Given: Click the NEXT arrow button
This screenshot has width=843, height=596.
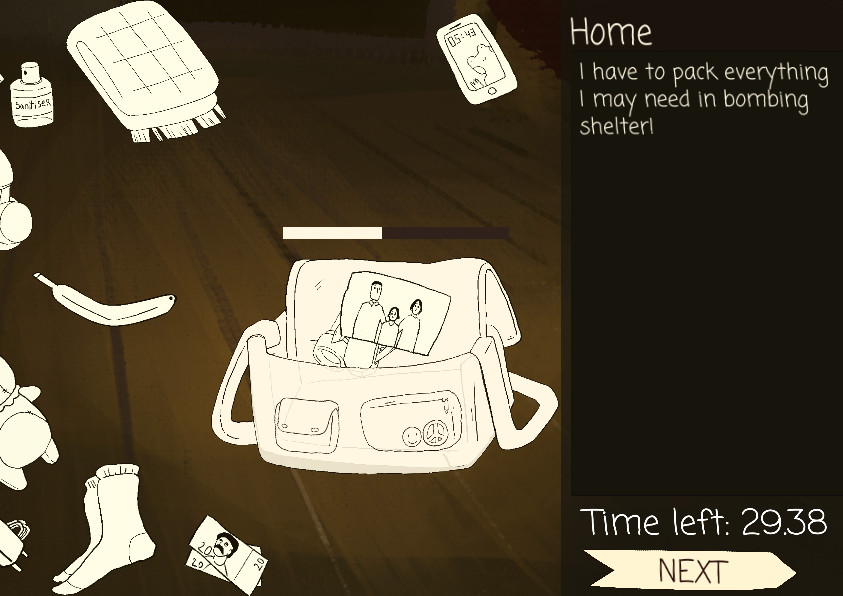Looking at the screenshot, I should pos(690,571).
